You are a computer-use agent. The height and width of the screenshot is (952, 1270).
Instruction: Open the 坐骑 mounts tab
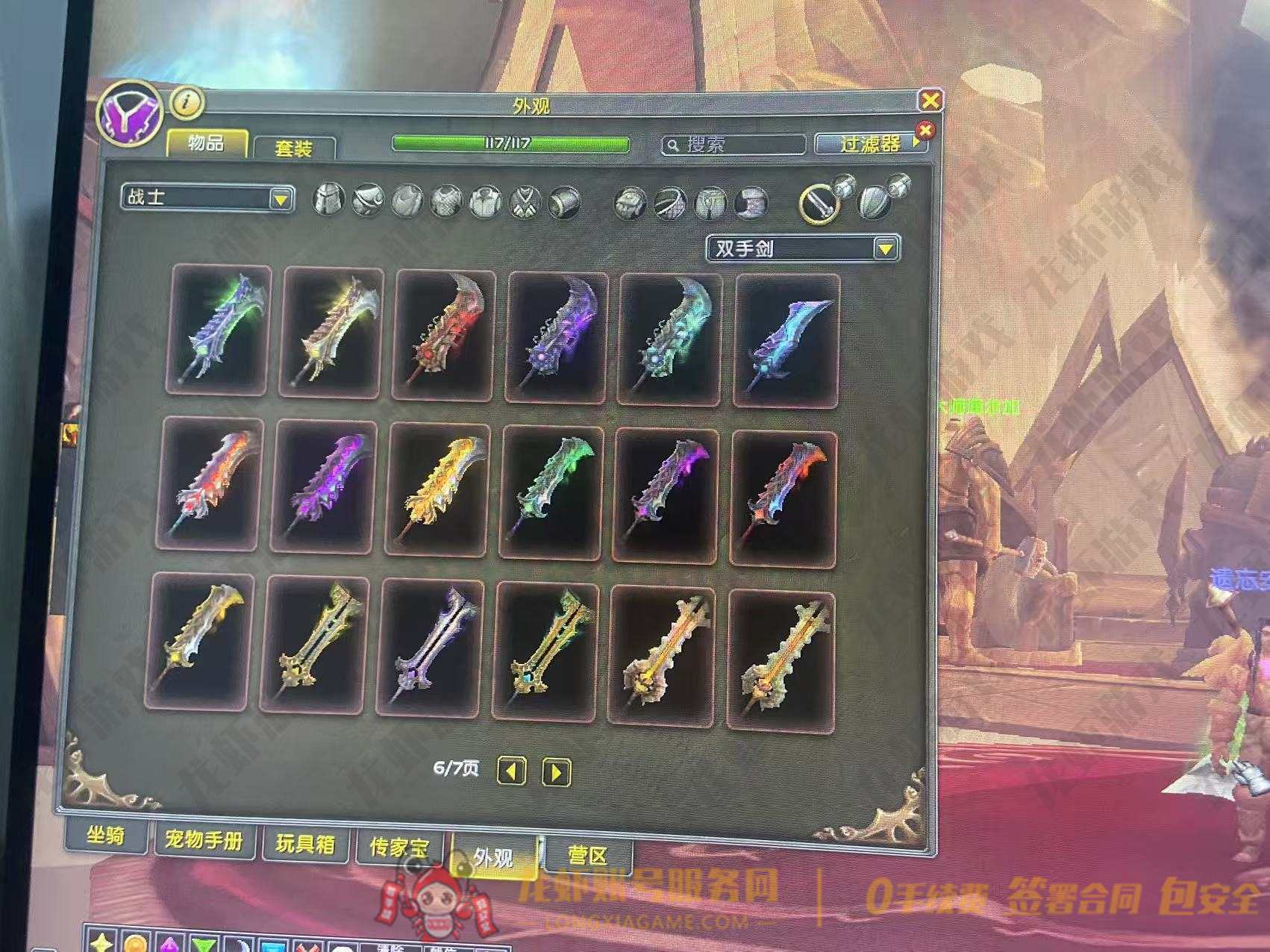(105, 835)
